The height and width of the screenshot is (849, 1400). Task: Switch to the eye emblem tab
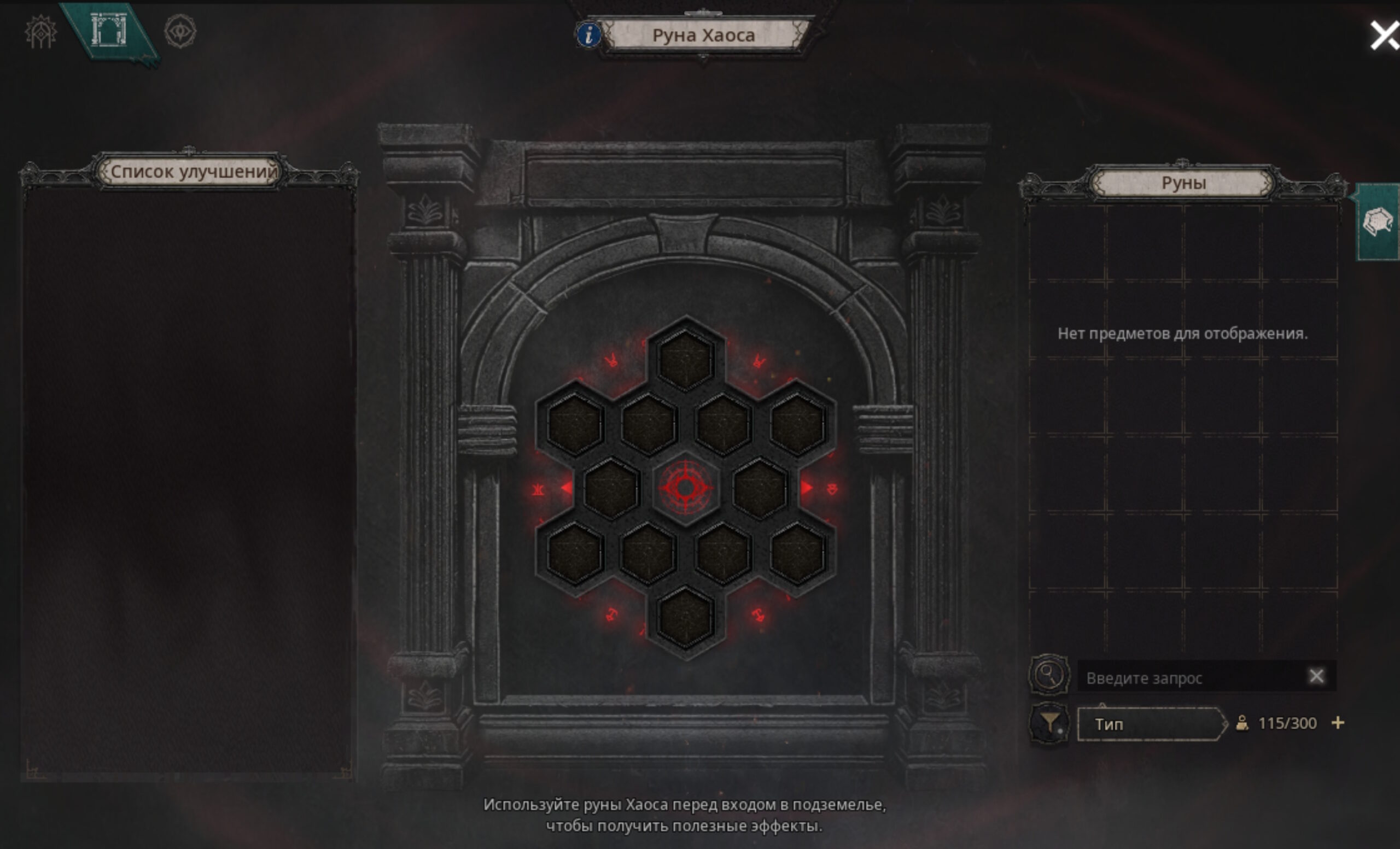click(x=180, y=31)
